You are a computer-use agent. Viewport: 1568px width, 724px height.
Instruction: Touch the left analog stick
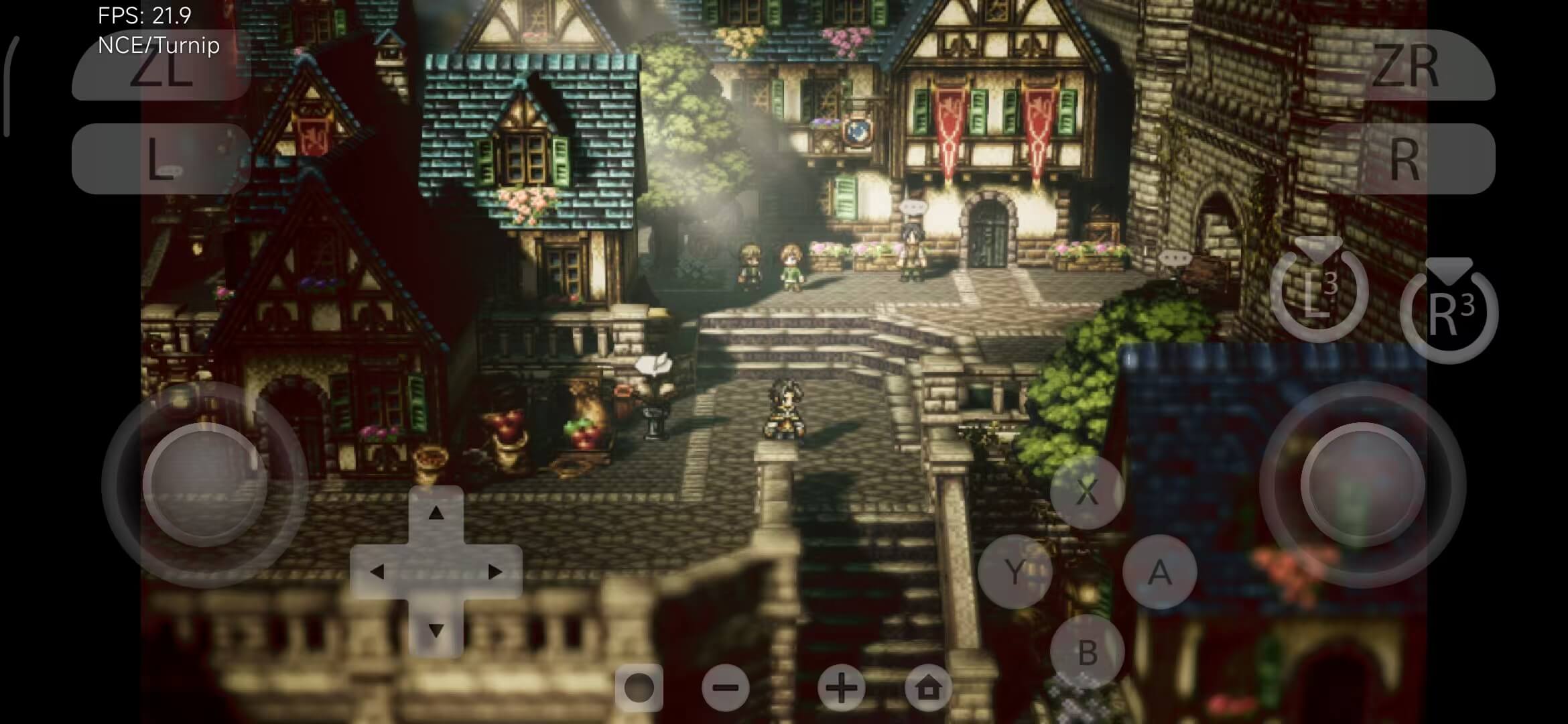(204, 484)
